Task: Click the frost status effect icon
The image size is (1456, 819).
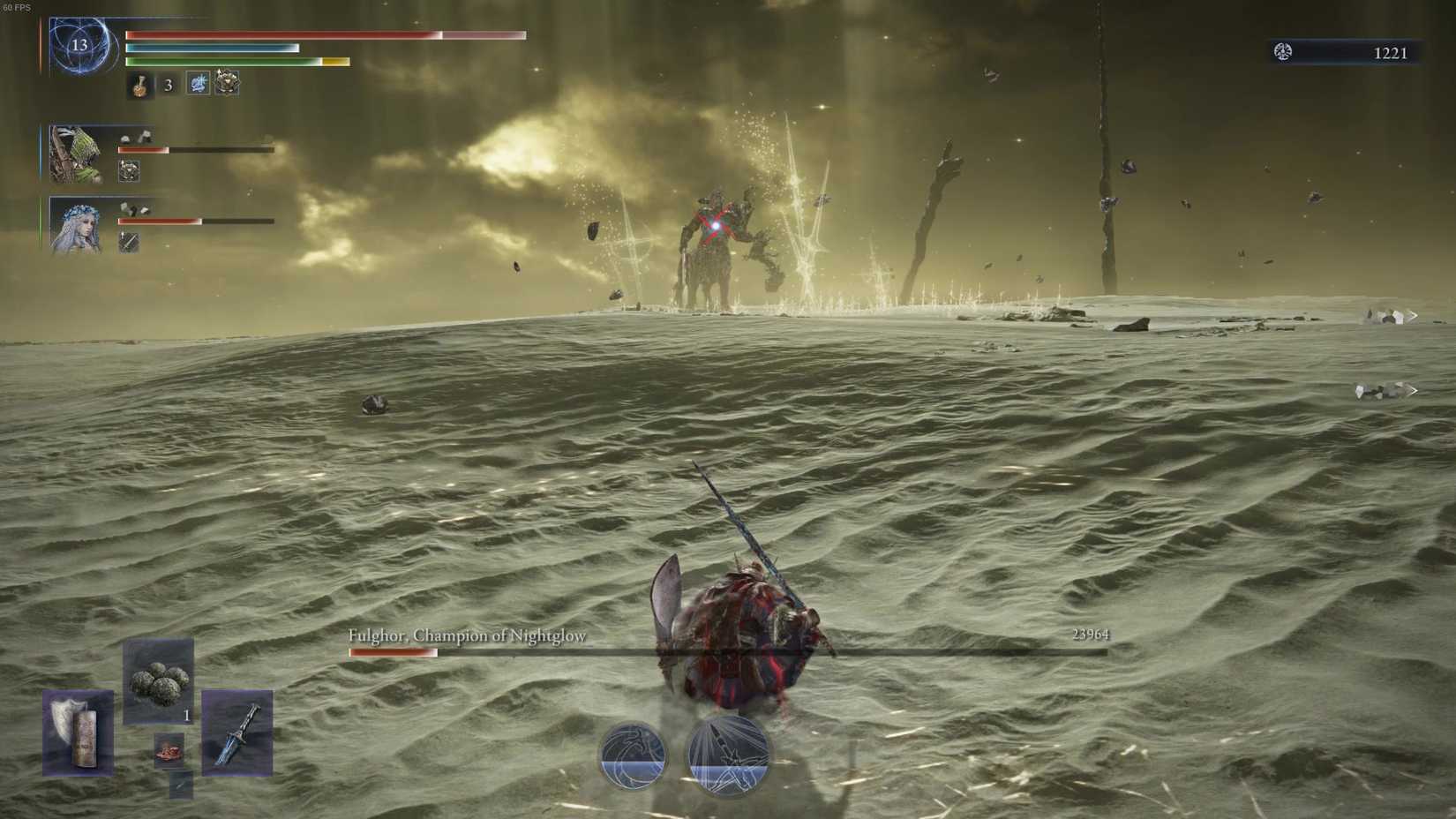Action: coord(196,85)
